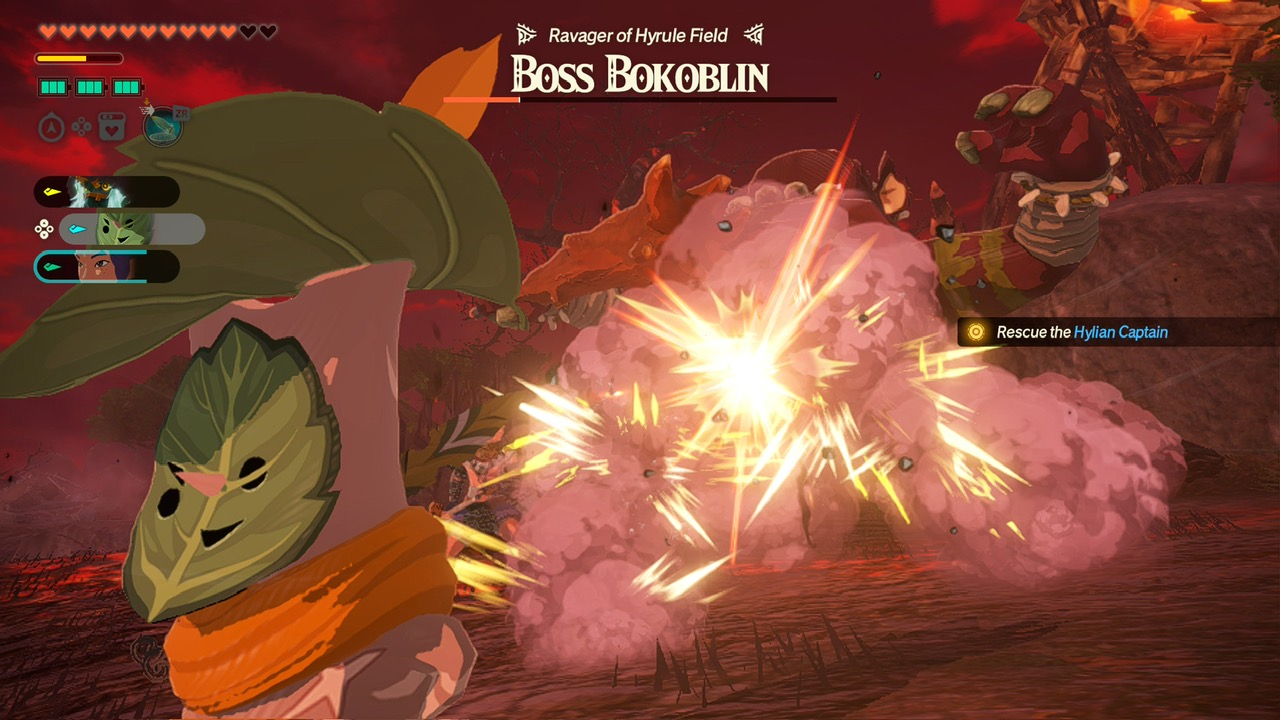Screen dimensions: 1280x720
Task: Click the heart container item icon
Action: (110, 127)
